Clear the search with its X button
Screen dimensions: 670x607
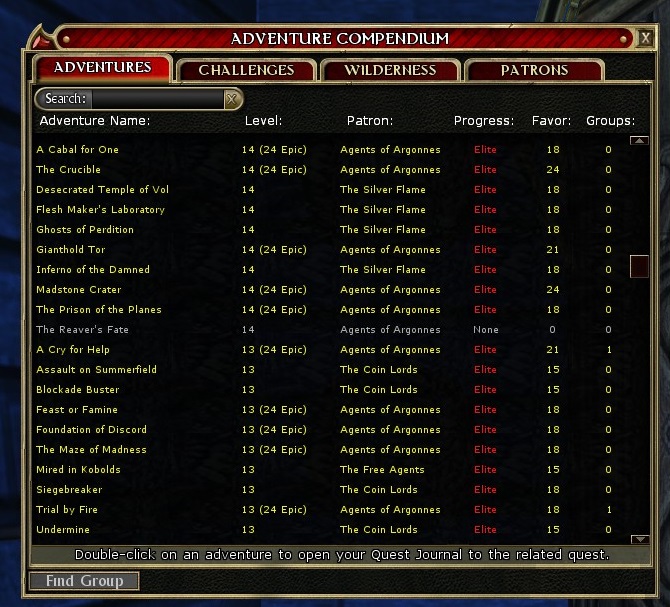[232, 99]
